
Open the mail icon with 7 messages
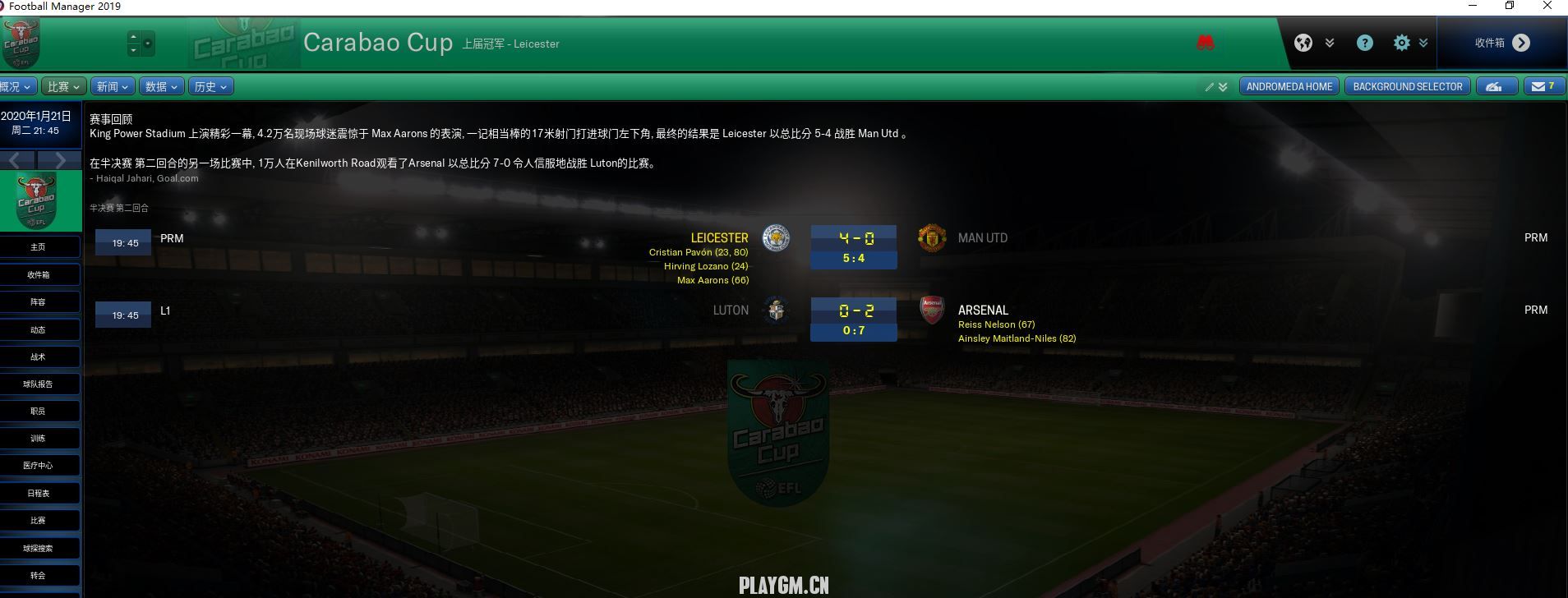(x=1543, y=86)
